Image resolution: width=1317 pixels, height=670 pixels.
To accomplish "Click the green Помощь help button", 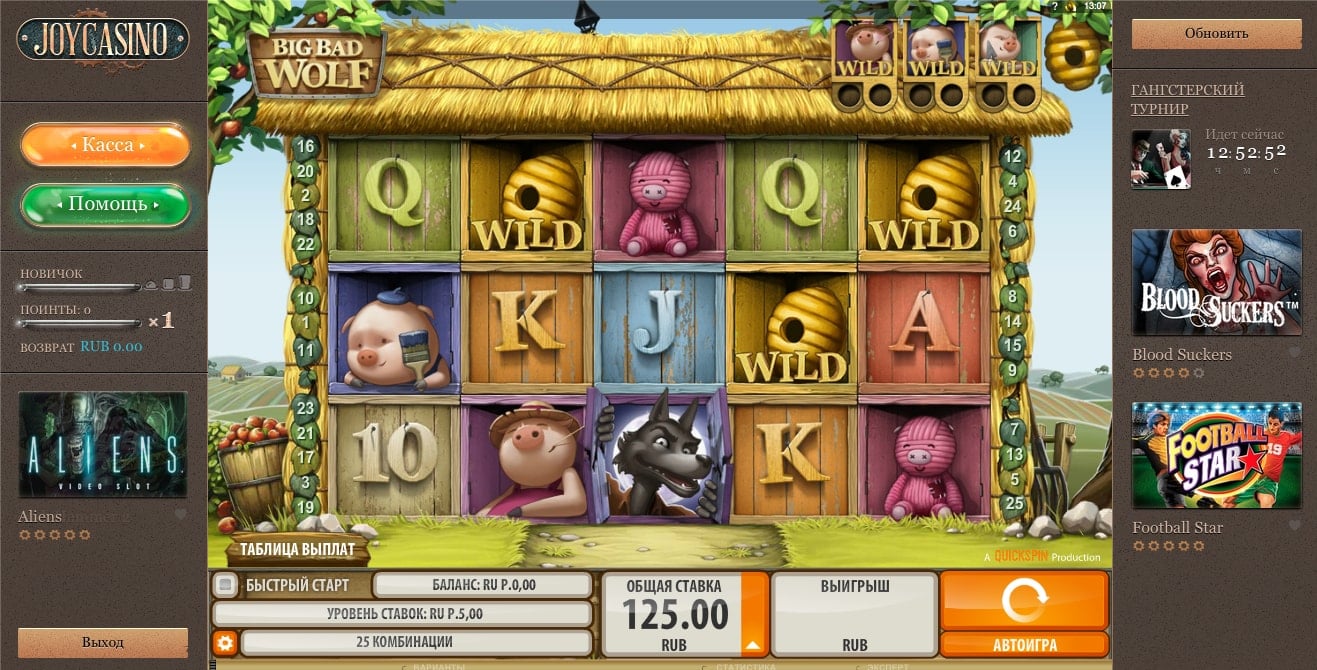I will click(106, 205).
